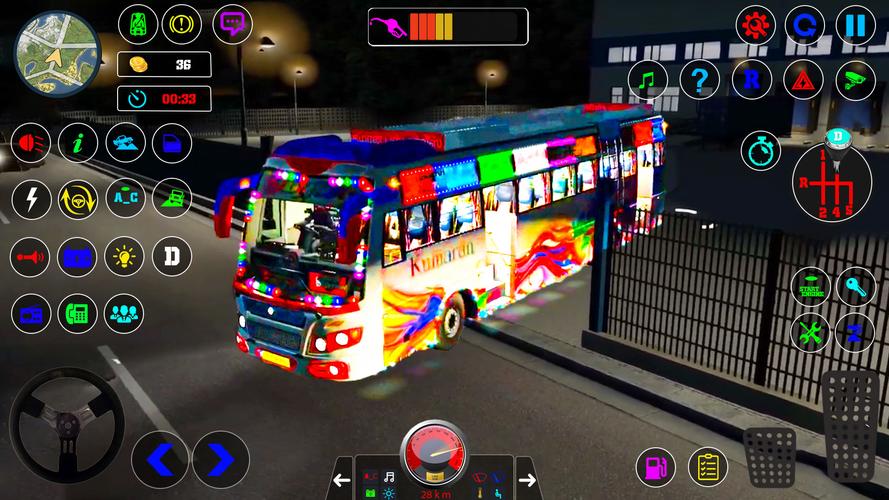Image resolution: width=889 pixels, height=500 pixels.
Task: Click the Start Engine button
Action: click(810, 287)
